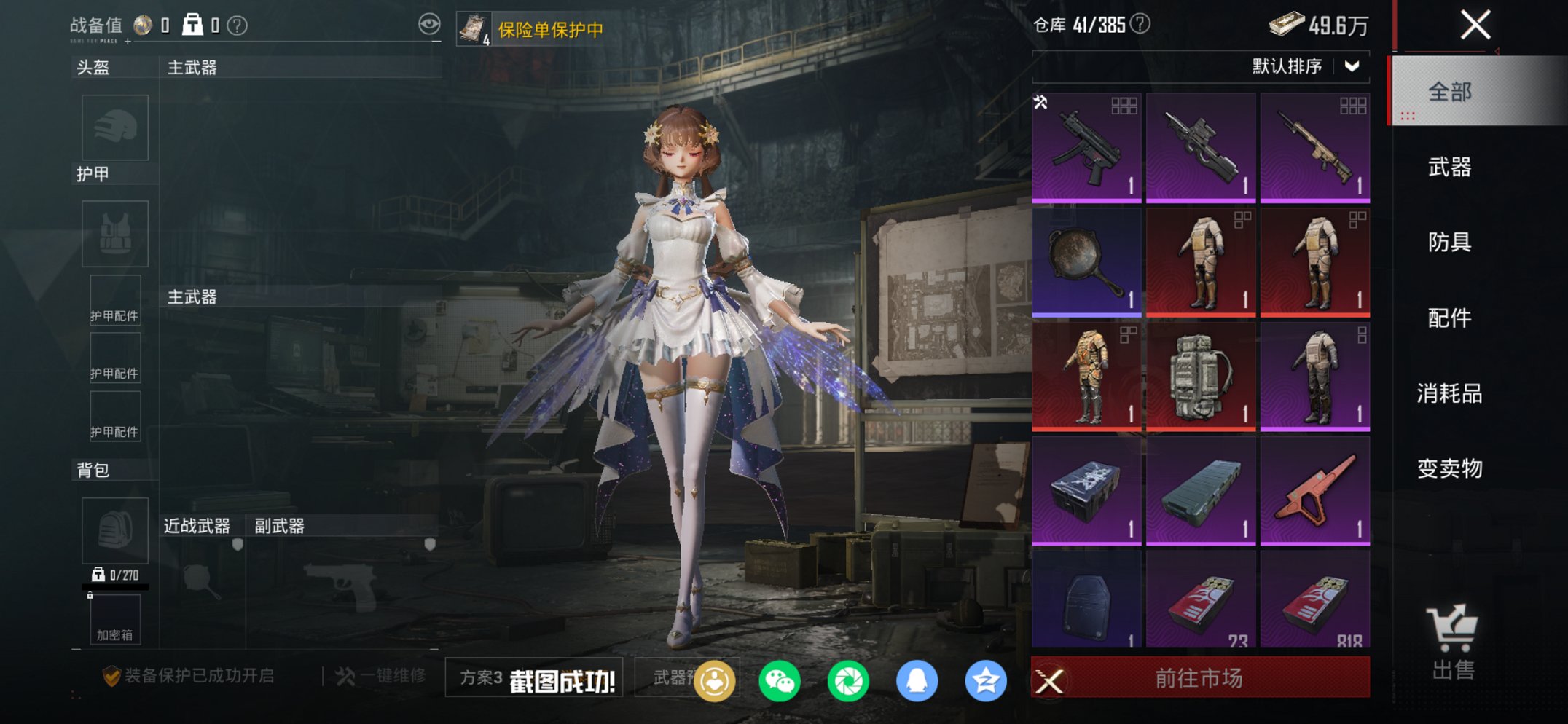The width and height of the screenshot is (1568, 724).
Task: Toggle the 加密箱 lock
Action: coord(90,595)
